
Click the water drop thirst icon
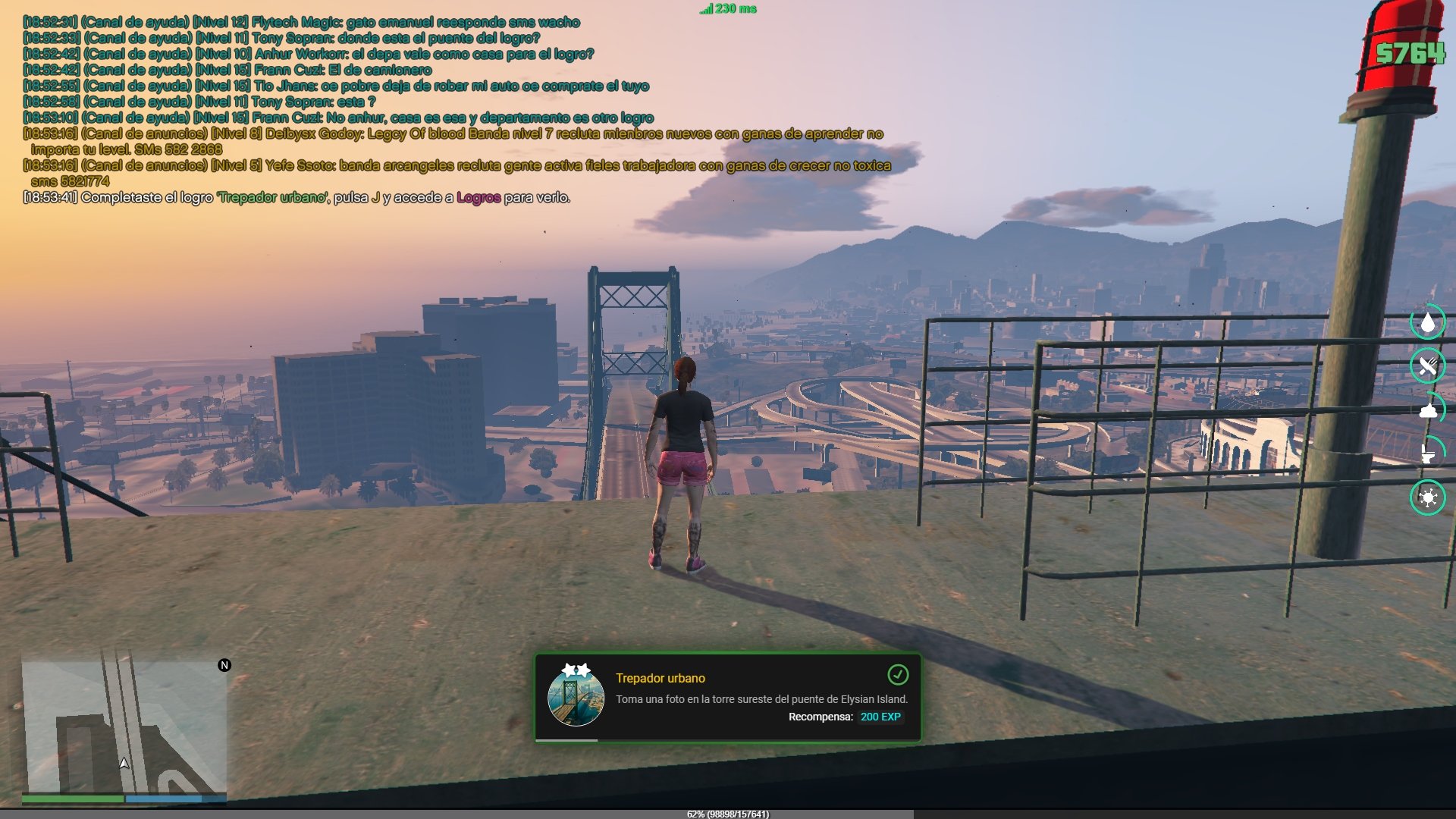point(1428,324)
